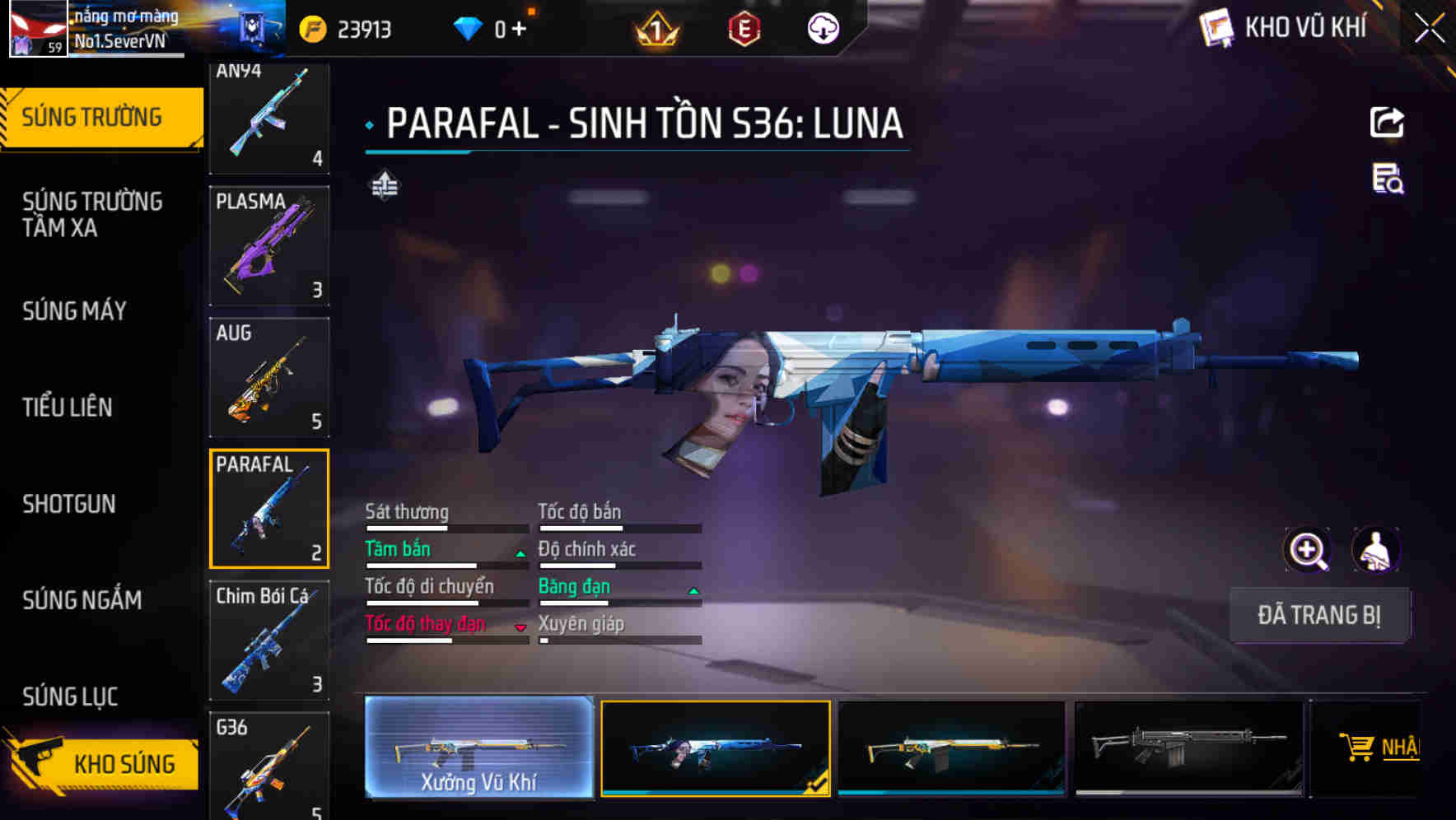The height and width of the screenshot is (820, 1456).
Task: Click the Đã Trang Bị button
Action: click(x=1318, y=614)
